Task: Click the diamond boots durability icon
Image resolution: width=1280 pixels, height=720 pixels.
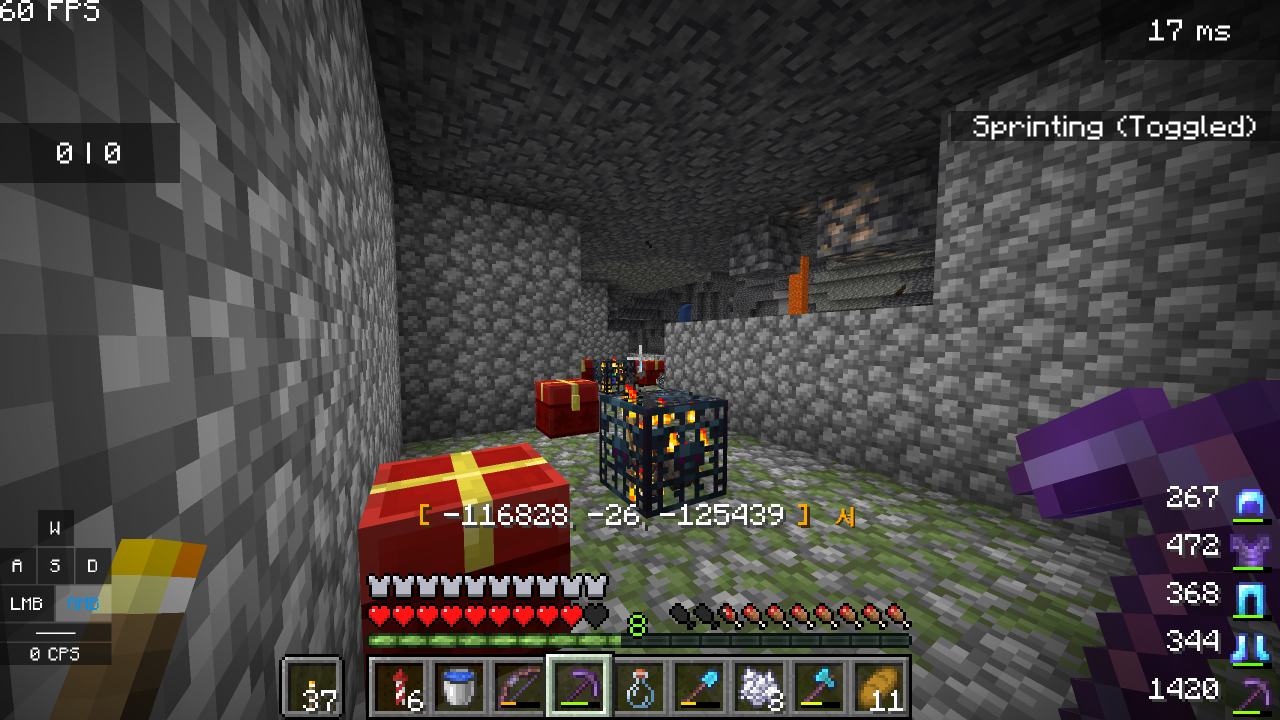Action: pos(1251,643)
